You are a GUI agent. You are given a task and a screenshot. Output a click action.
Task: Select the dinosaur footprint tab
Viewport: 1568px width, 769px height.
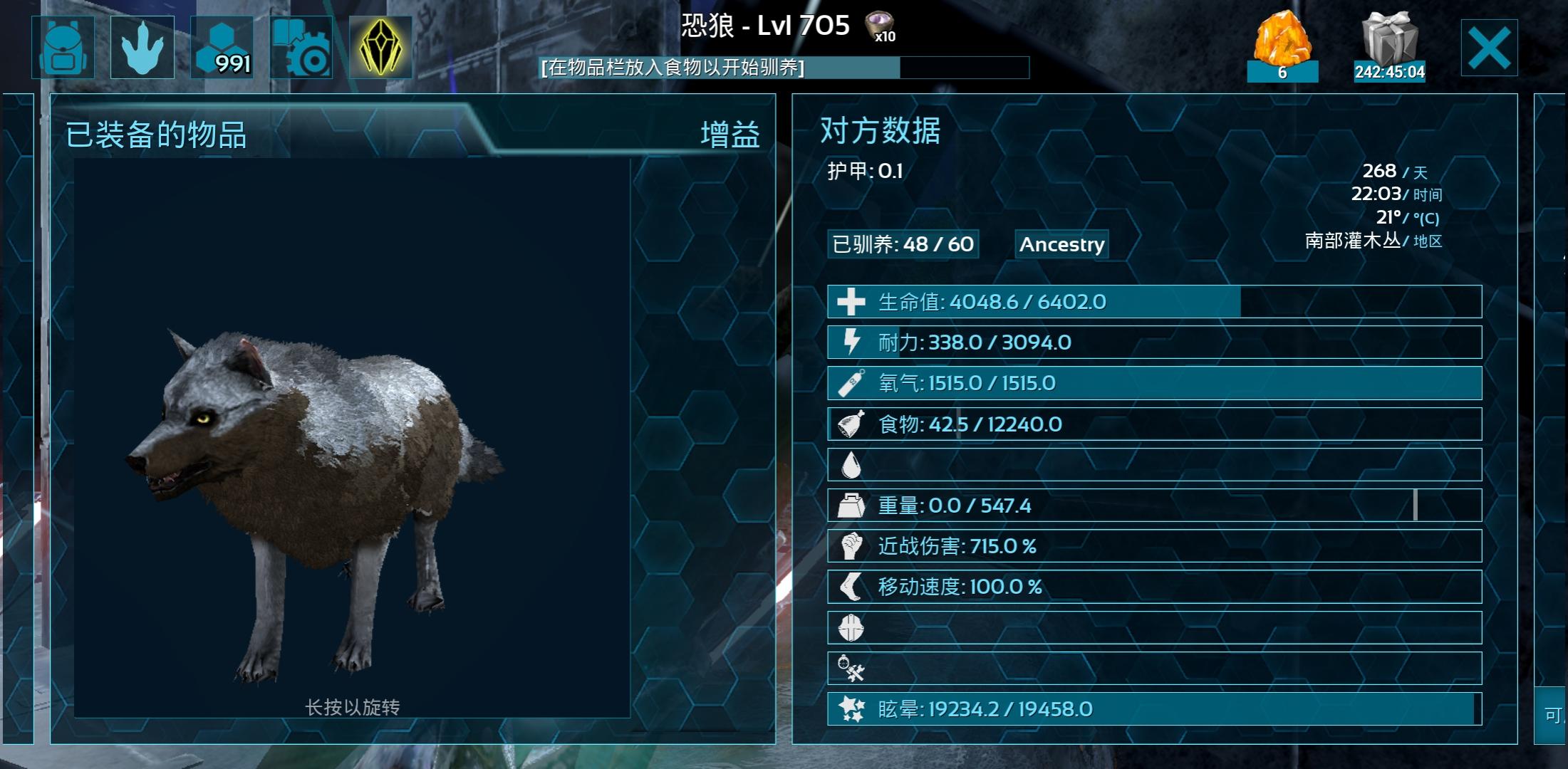142,47
